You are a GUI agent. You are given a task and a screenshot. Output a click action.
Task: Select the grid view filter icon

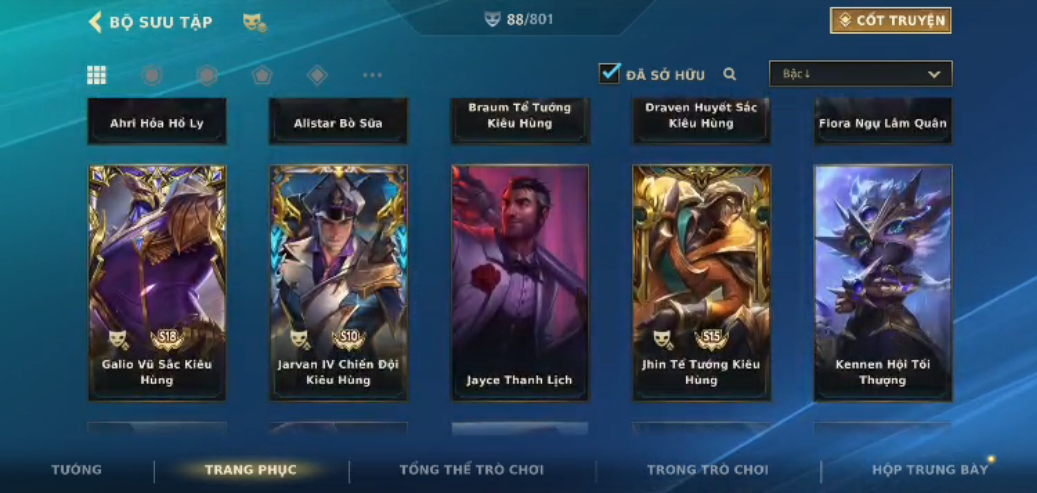point(97,75)
